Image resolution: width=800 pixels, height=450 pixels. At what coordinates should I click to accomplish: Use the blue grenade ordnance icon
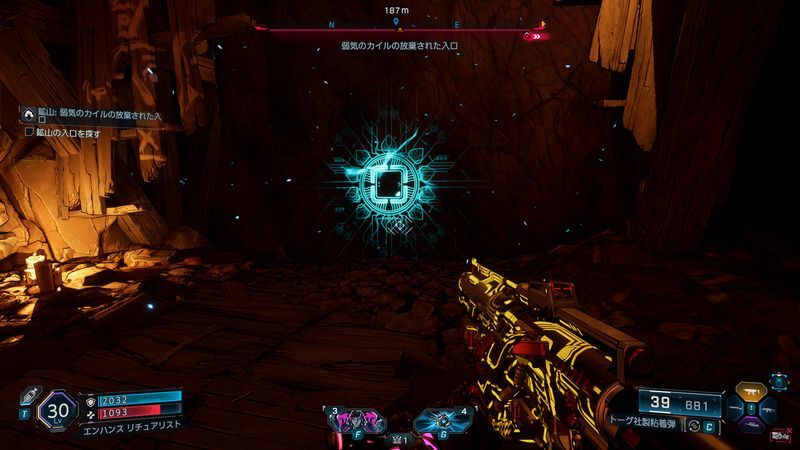click(x=436, y=418)
